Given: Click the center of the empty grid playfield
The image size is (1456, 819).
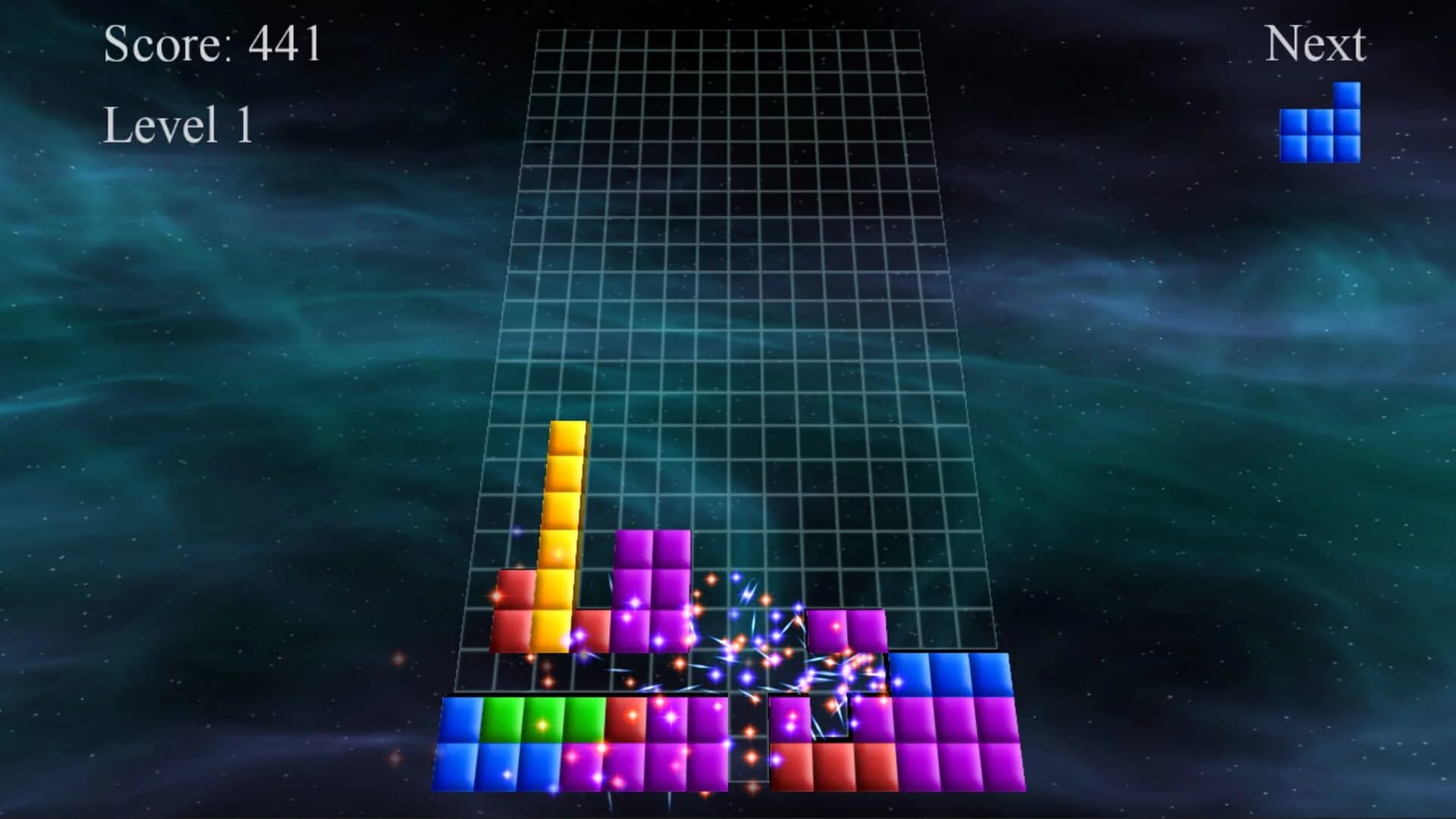Looking at the screenshot, I should pos(728,303).
